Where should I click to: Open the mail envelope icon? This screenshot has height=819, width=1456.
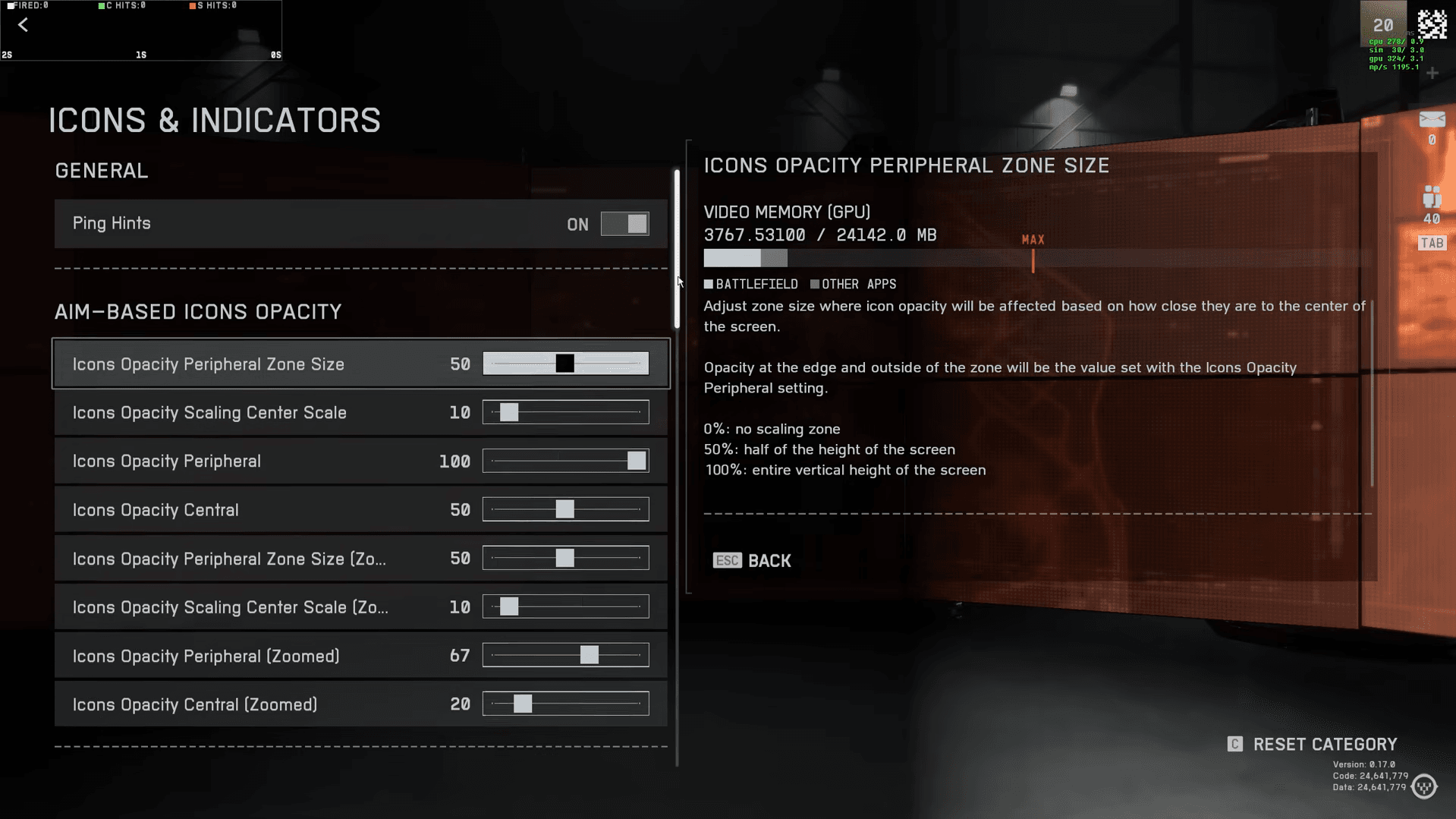pyautogui.click(x=1432, y=119)
